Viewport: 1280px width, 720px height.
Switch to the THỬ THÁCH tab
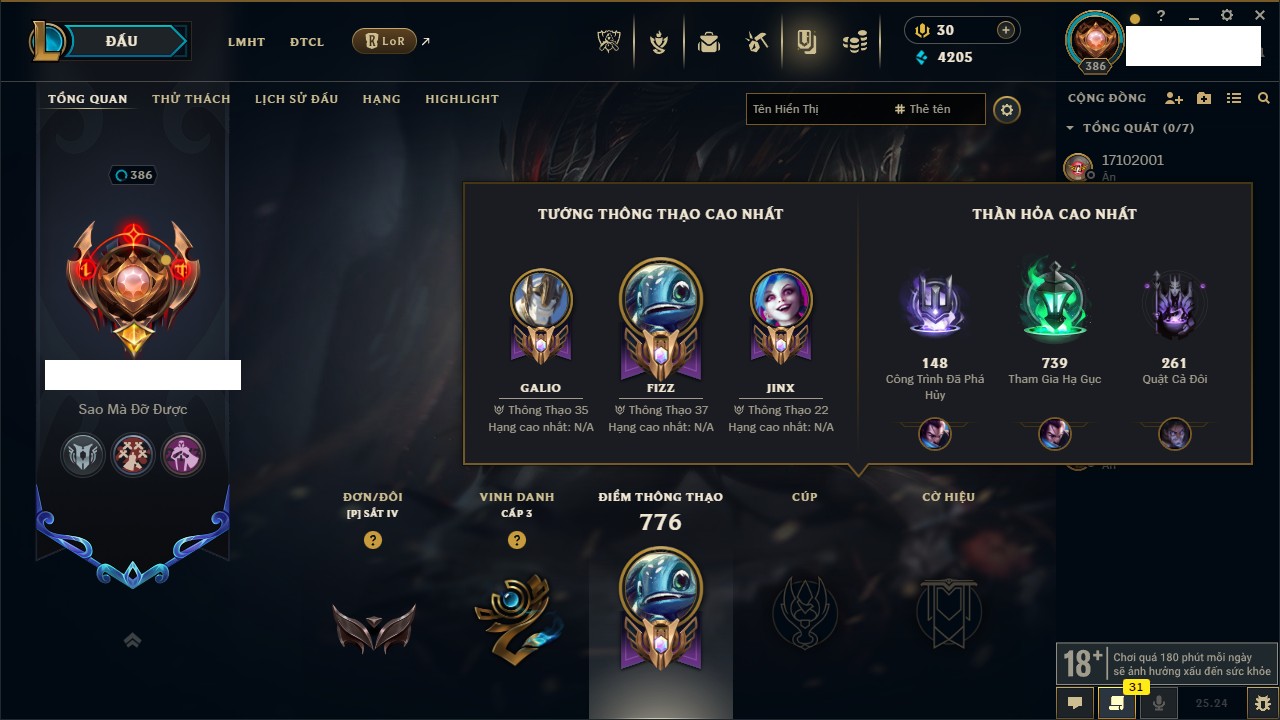[x=191, y=99]
